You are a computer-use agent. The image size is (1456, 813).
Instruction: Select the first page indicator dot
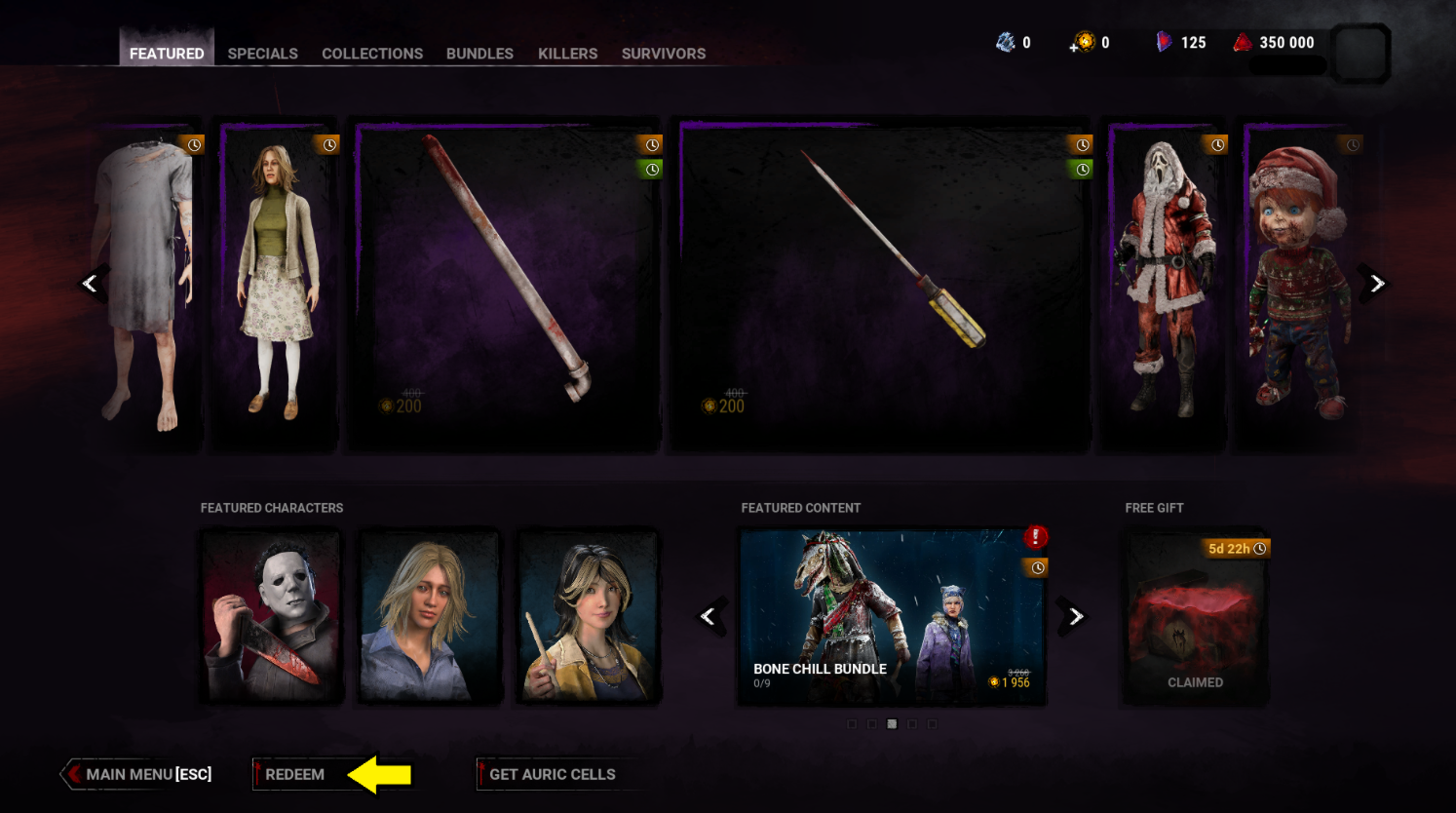pyautogui.click(x=852, y=724)
